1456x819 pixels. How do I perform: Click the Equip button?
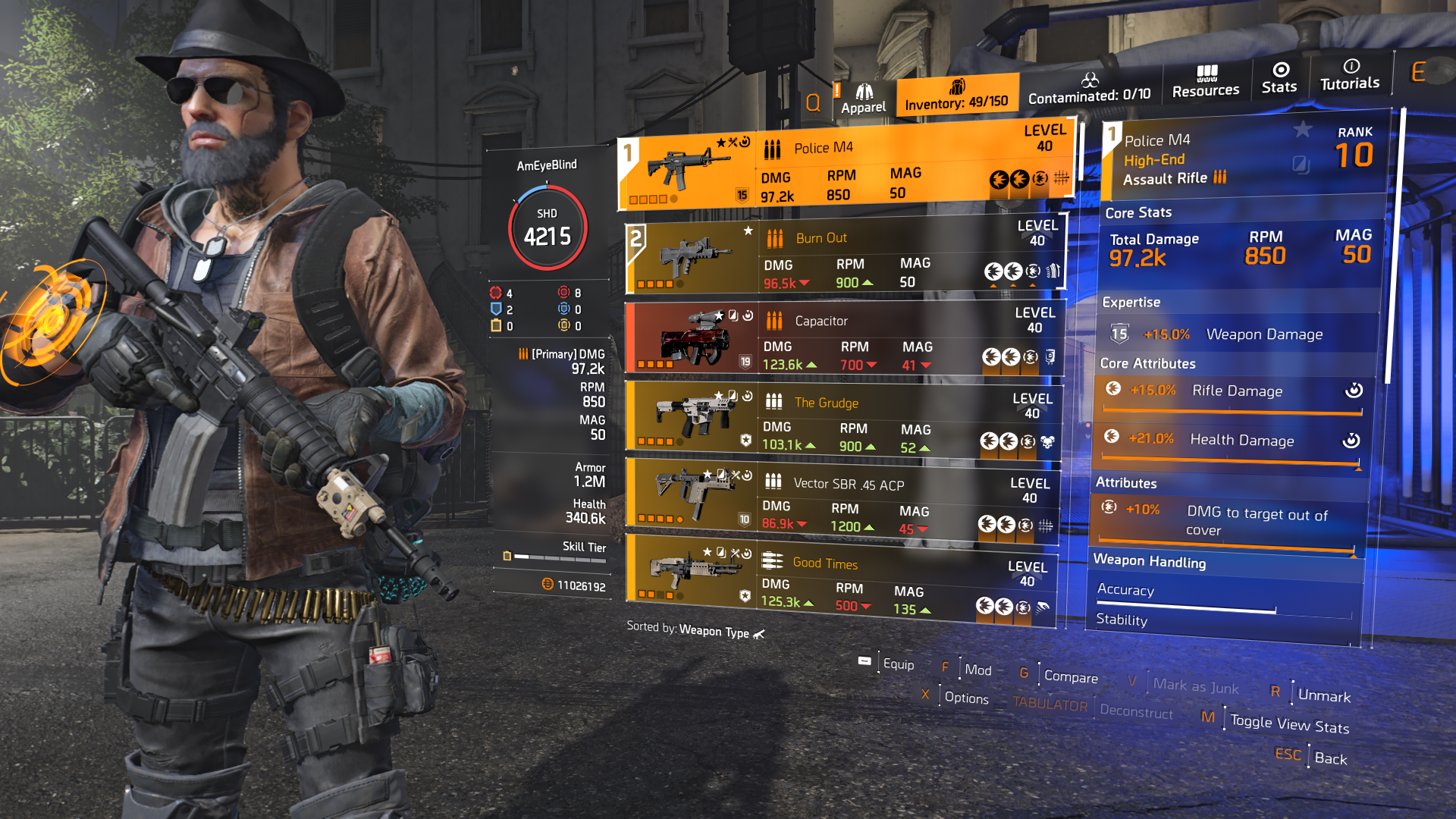click(x=899, y=663)
